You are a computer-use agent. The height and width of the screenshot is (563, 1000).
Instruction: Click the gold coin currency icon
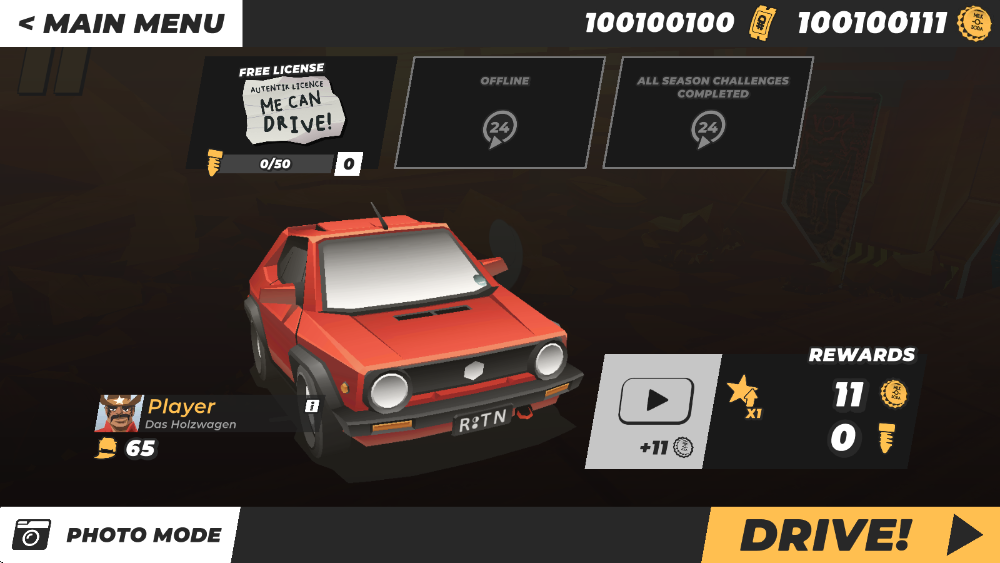click(x=974, y=23)
